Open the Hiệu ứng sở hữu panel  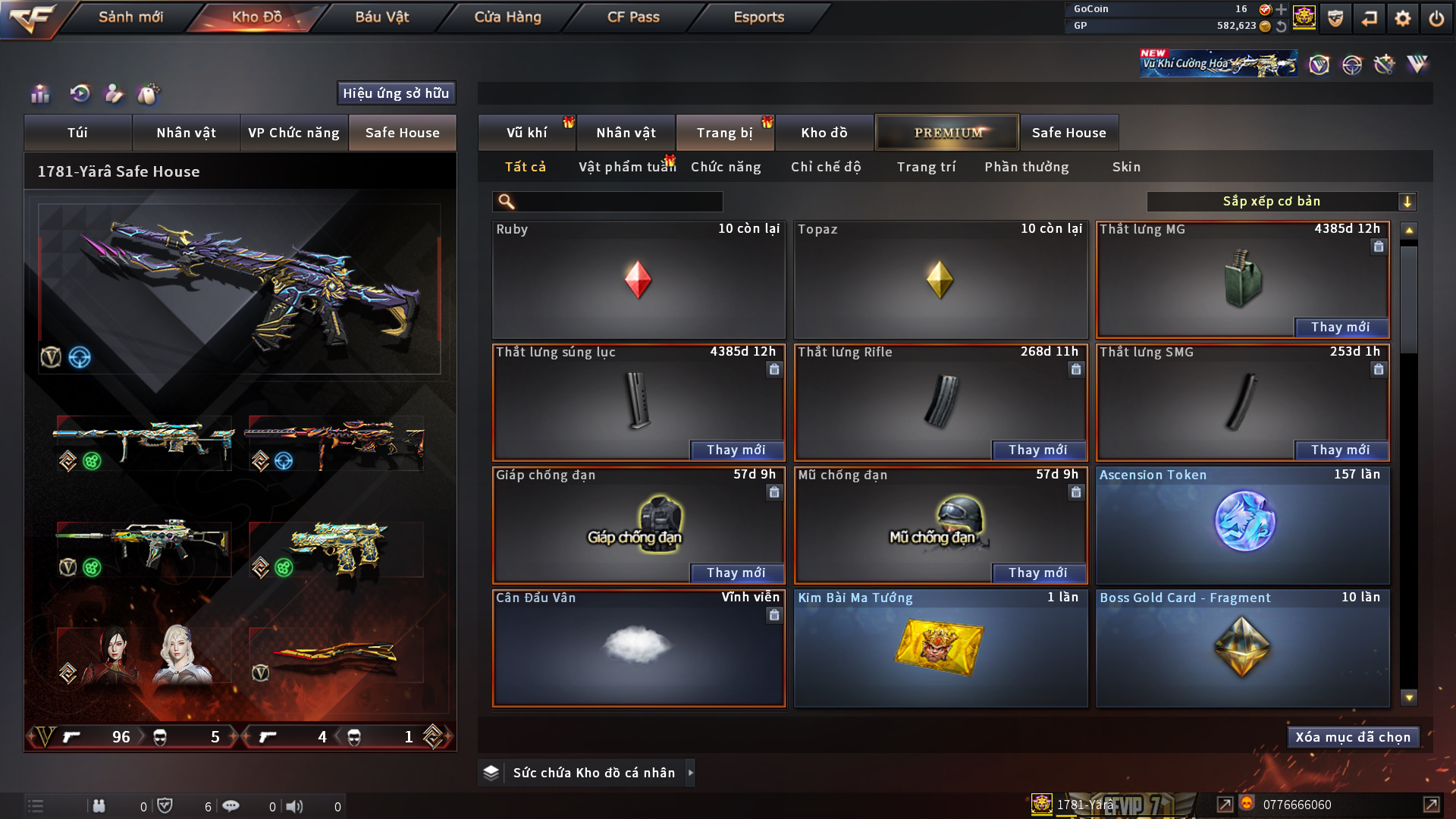(x=396, y=93)
